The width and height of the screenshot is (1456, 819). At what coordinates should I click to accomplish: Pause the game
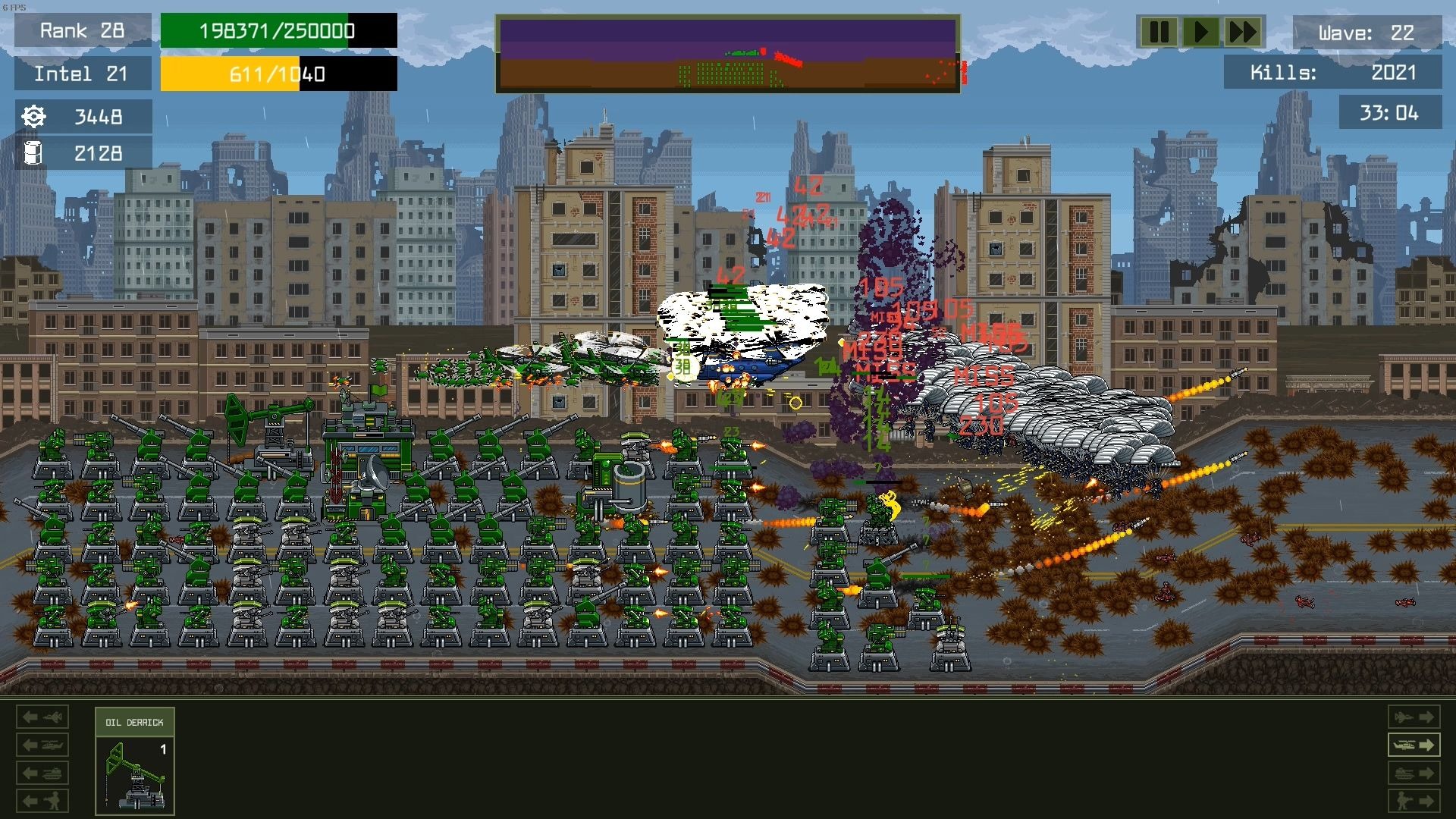tap(1159, 33)
